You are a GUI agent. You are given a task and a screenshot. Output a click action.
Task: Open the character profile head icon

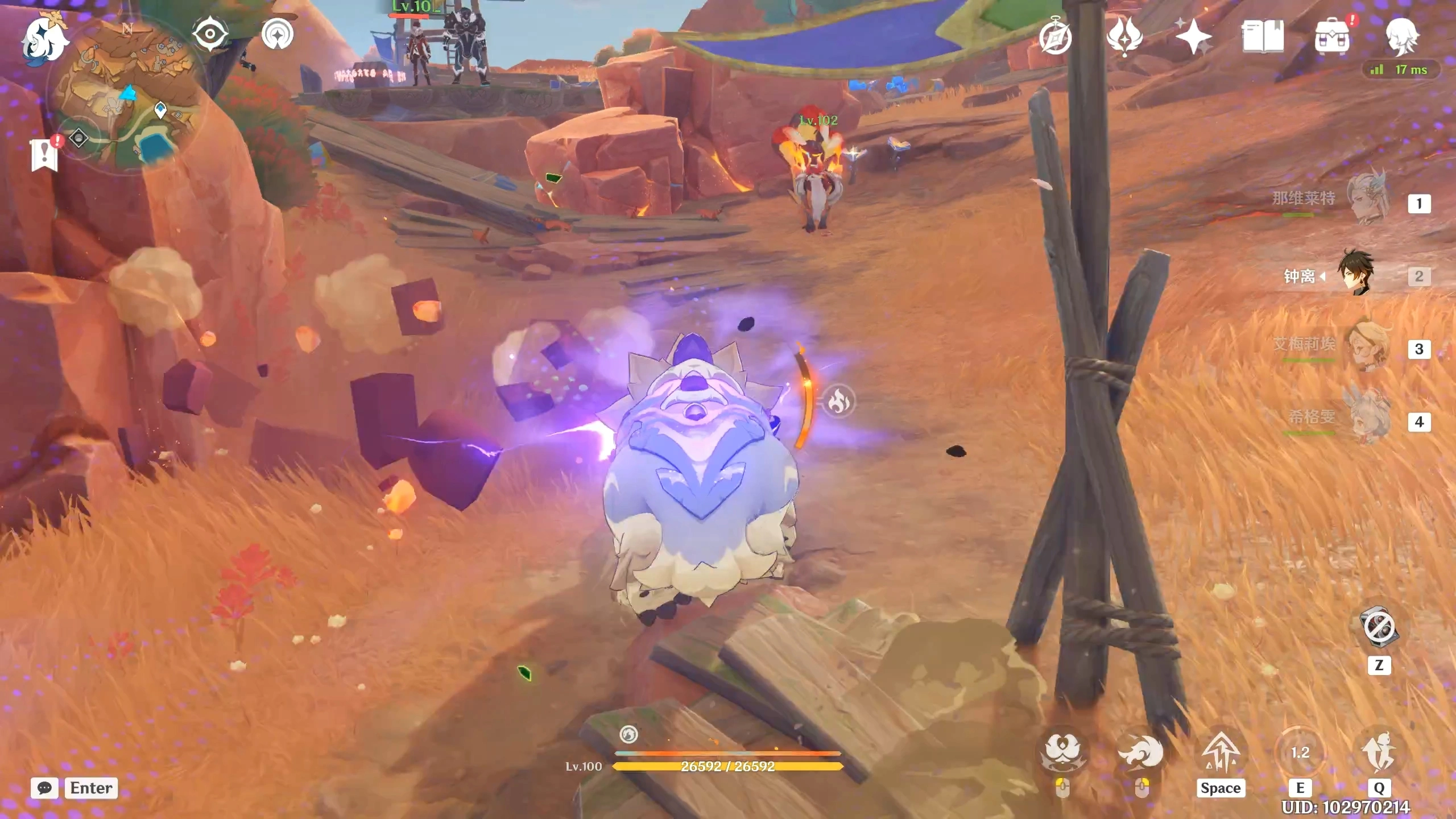[x=1401, y=36]
